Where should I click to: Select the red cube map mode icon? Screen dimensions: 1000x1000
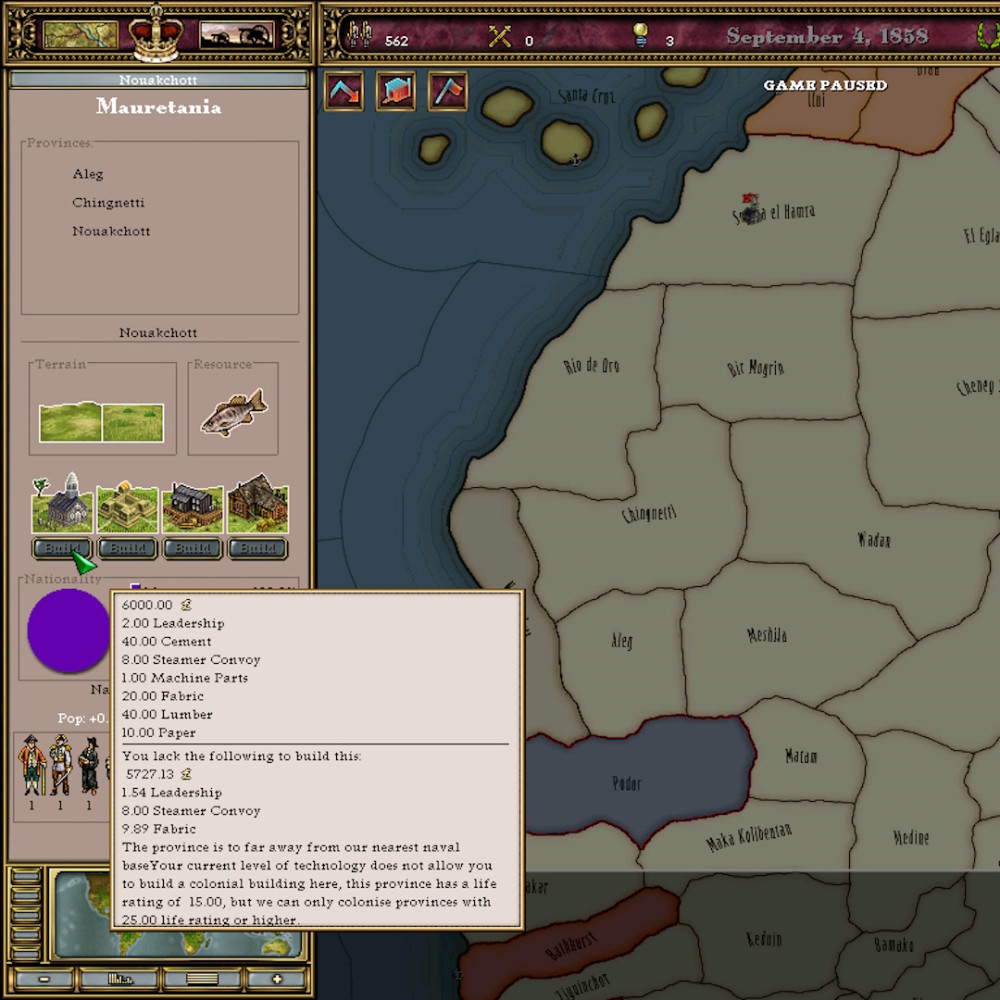pos(396,91)
